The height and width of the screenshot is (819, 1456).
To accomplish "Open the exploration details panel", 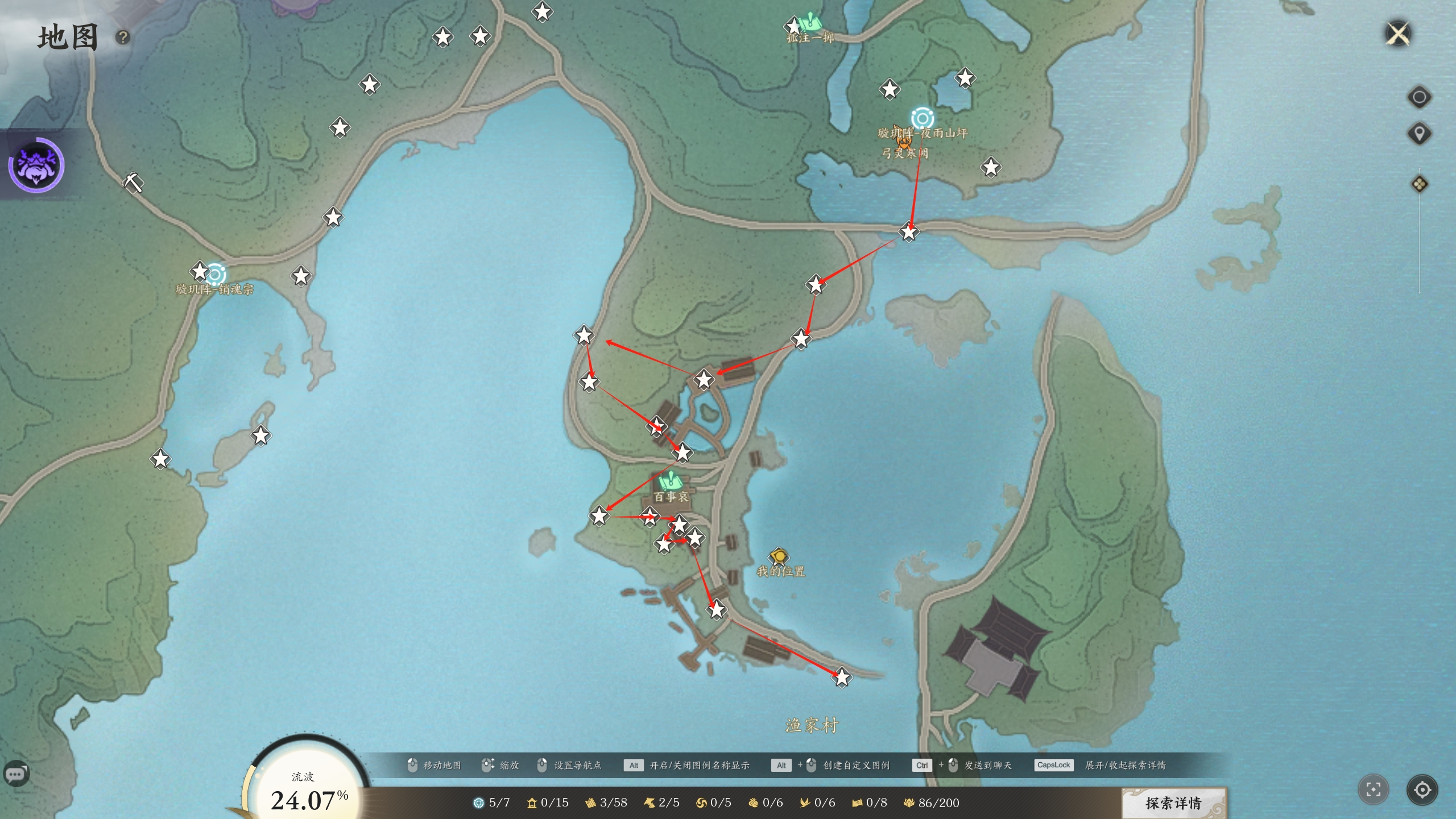I will [1173, 803].
